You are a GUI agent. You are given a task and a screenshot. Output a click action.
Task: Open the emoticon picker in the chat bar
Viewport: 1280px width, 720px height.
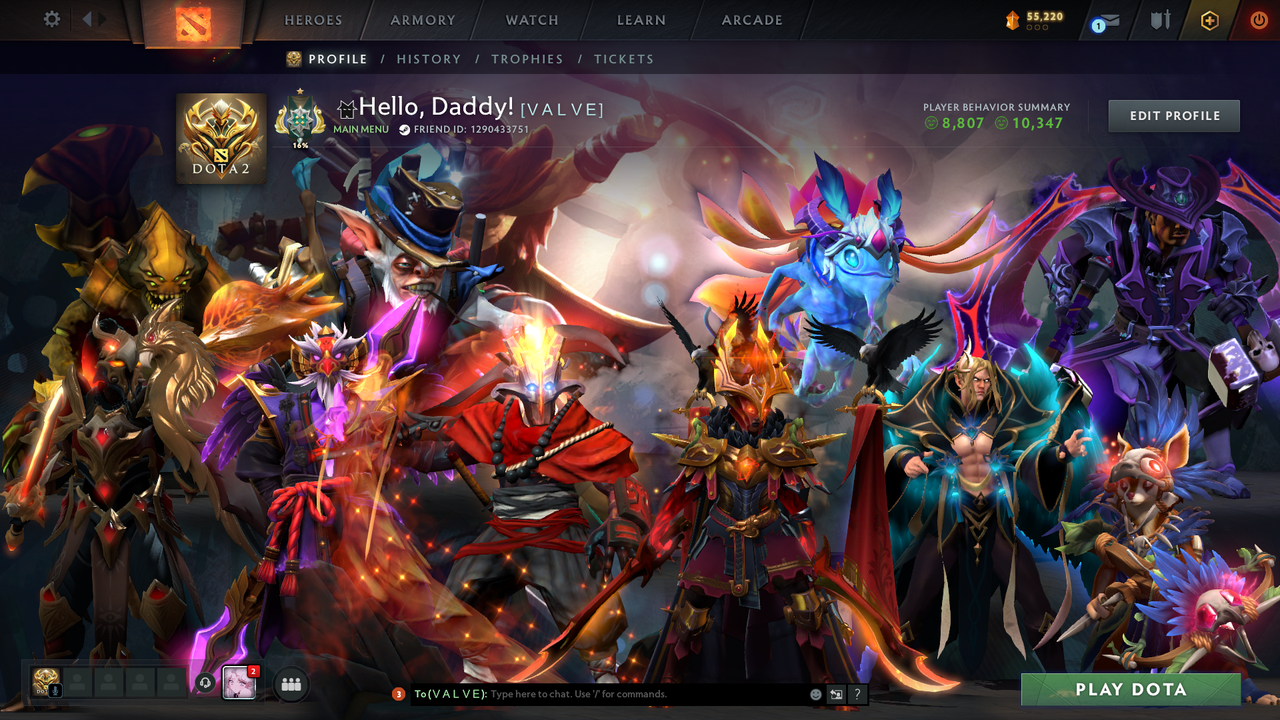[815, 694]
